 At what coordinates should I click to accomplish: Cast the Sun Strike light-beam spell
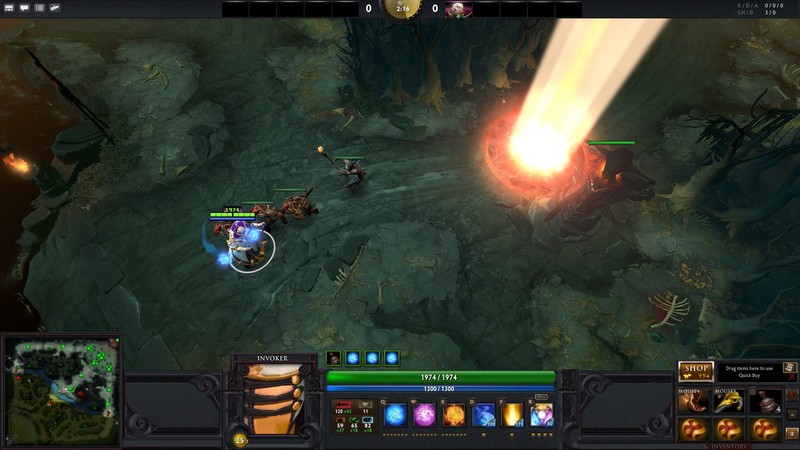pyautogui.click(x=513, y=414)
